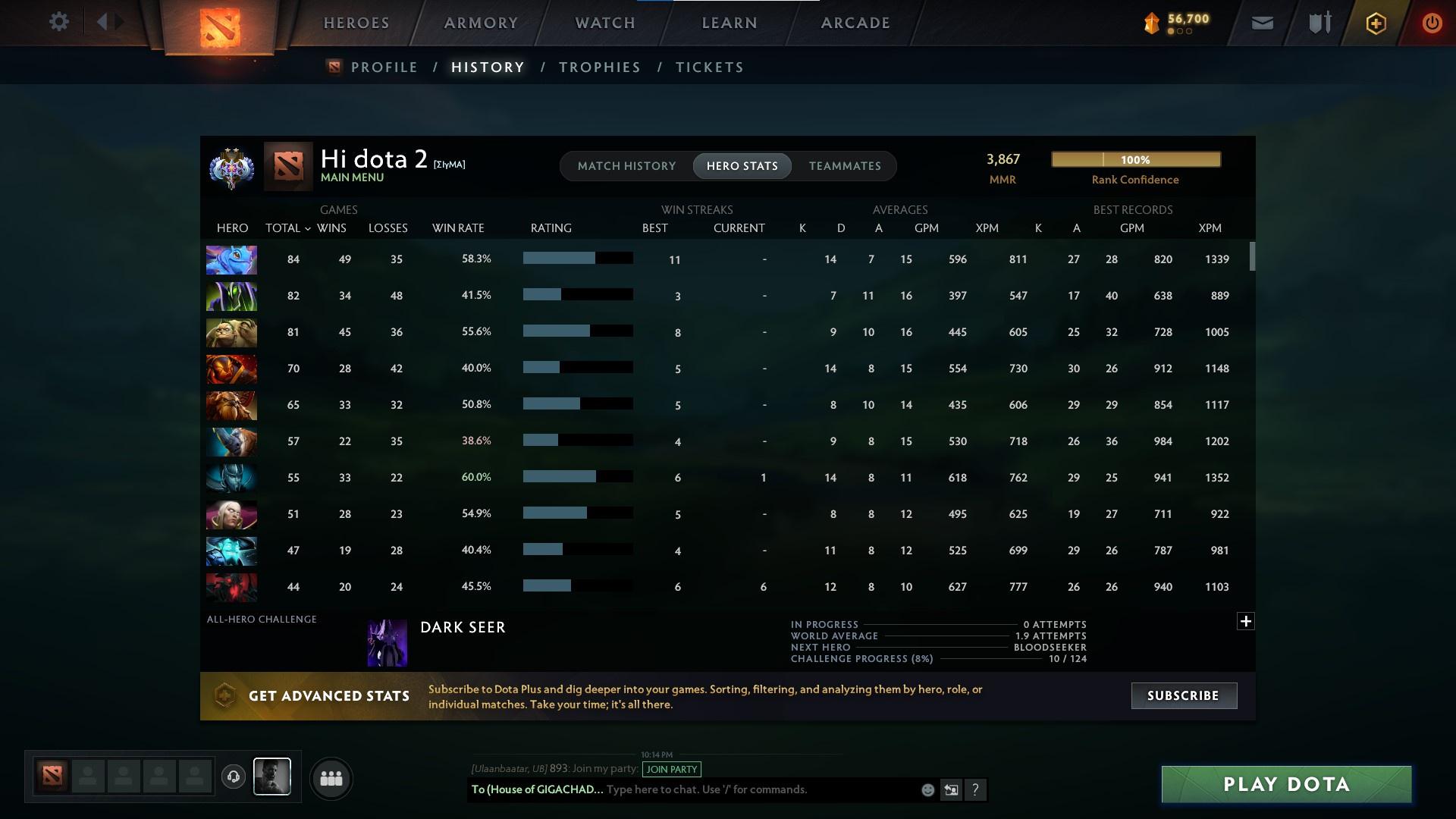The width and height of the screenshot is (1456, 819).
Task: Open the TROPHIES page
Action: click(x=599, y=67)
